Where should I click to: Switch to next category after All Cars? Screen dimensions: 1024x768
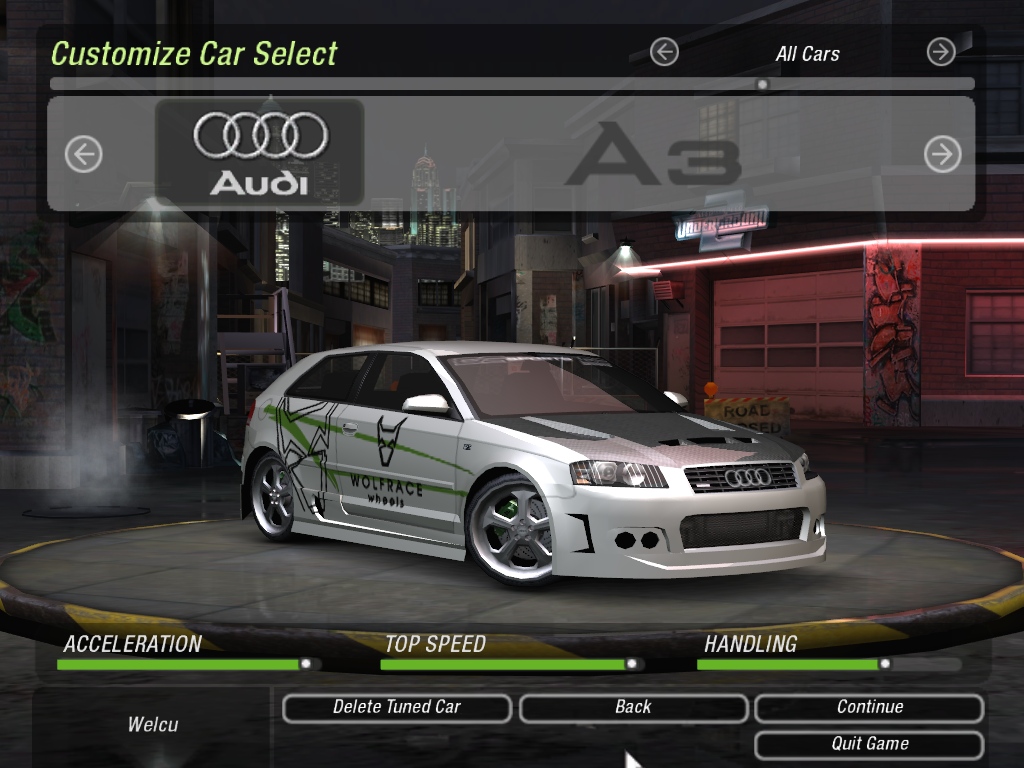pyautogui.click(x=941, y=52)
